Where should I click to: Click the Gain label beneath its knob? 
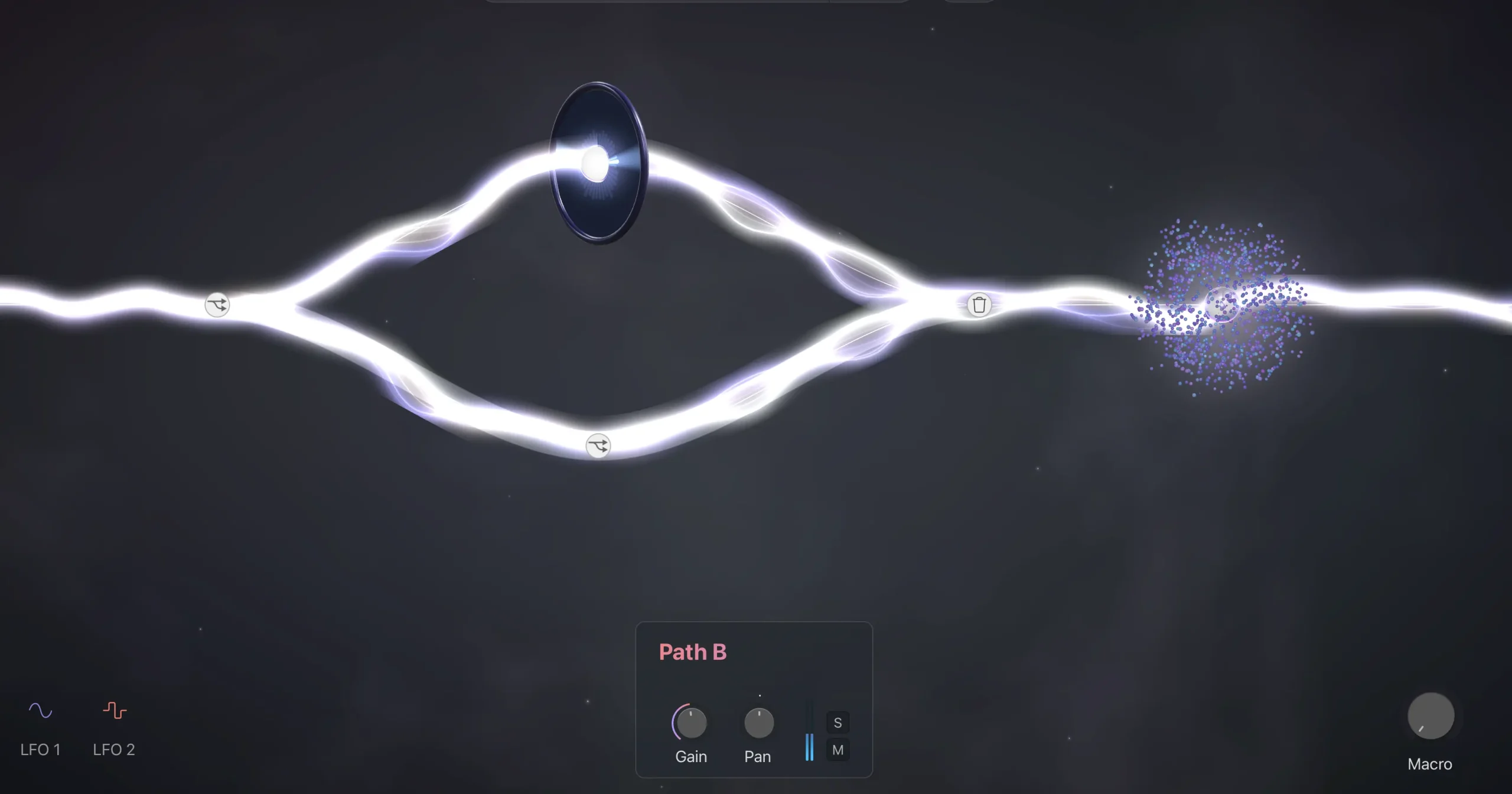[x=691, y=756]
